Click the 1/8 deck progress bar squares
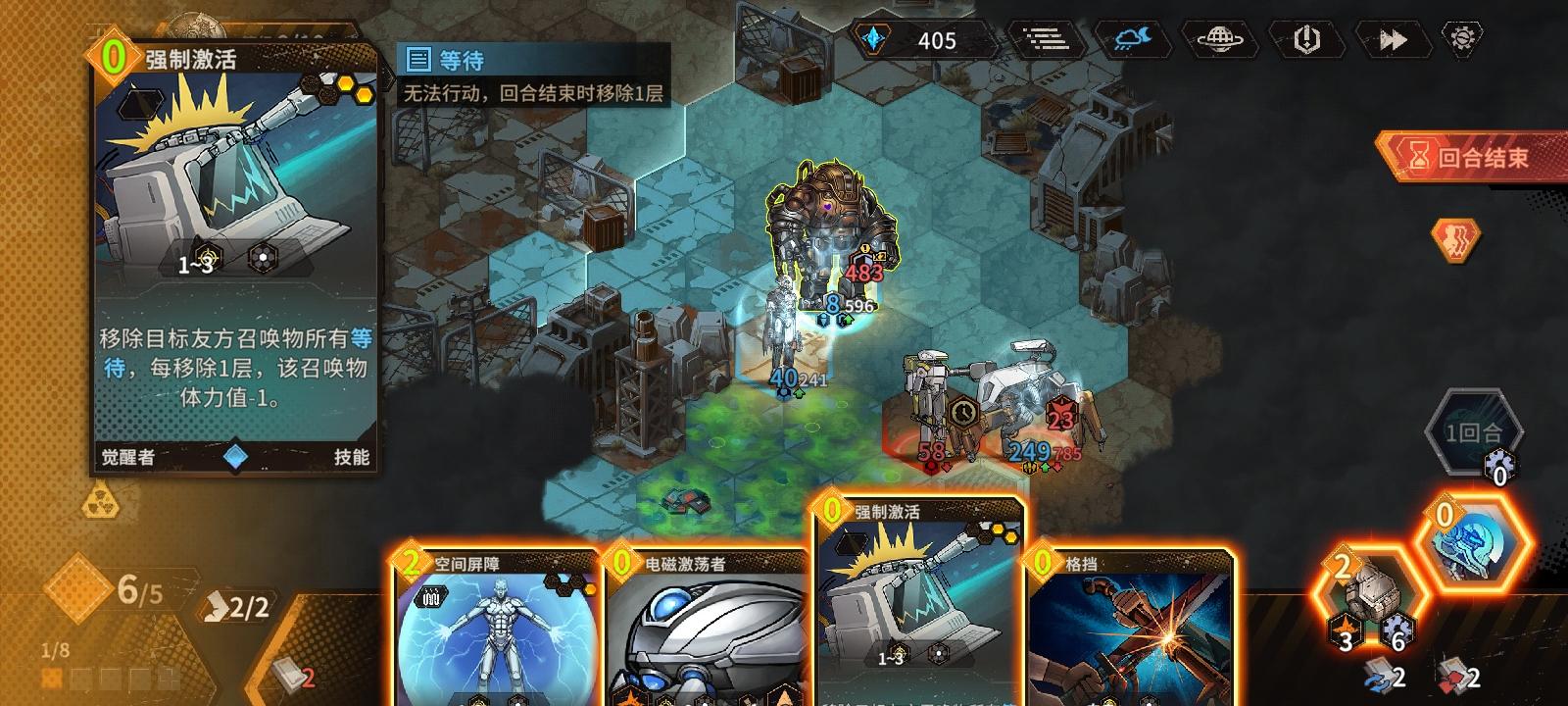Image resolution: width=1568 pixels, height=706 pixels. click(x=93, y=677)
